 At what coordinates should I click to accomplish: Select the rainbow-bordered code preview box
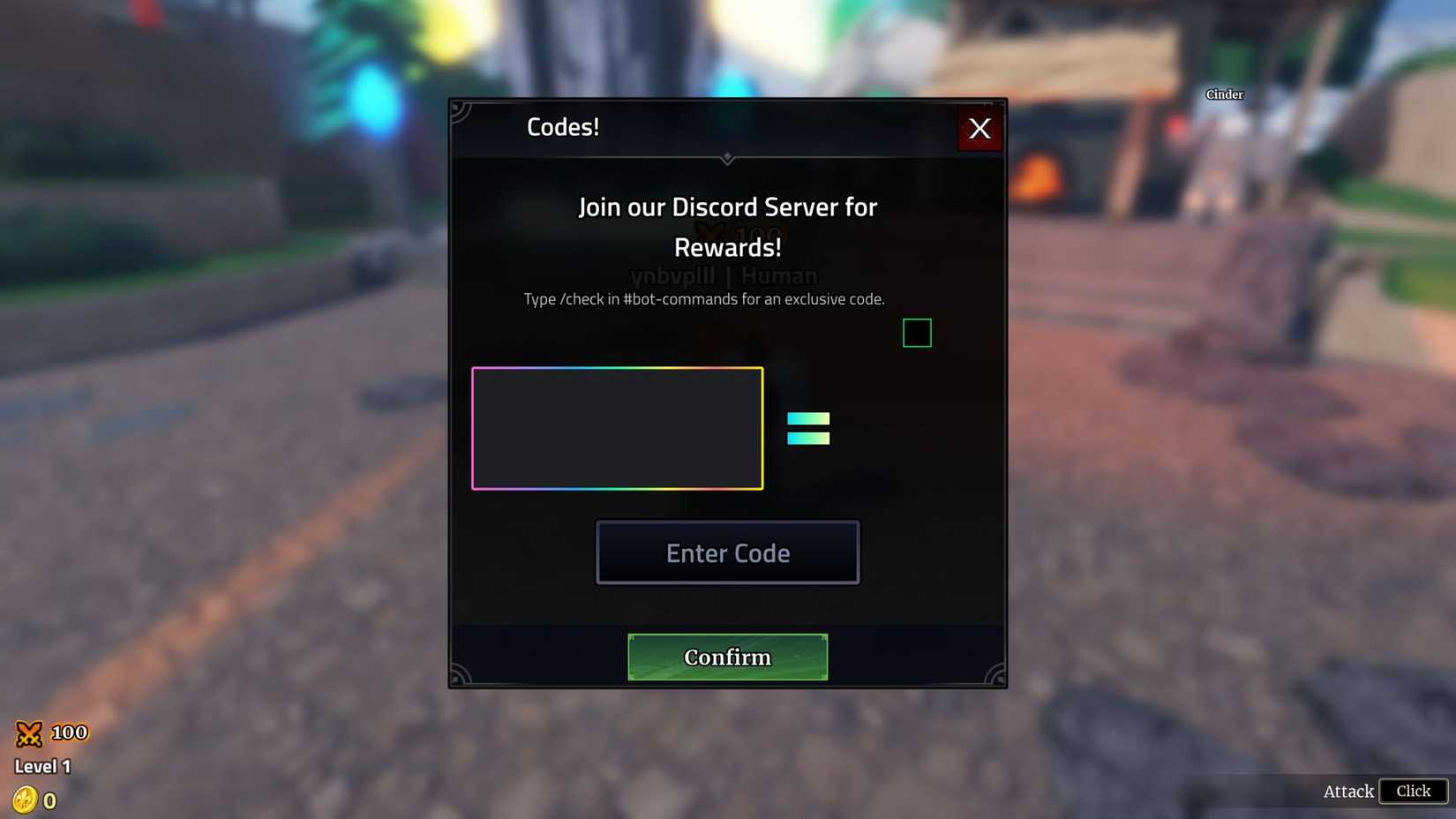618,428
